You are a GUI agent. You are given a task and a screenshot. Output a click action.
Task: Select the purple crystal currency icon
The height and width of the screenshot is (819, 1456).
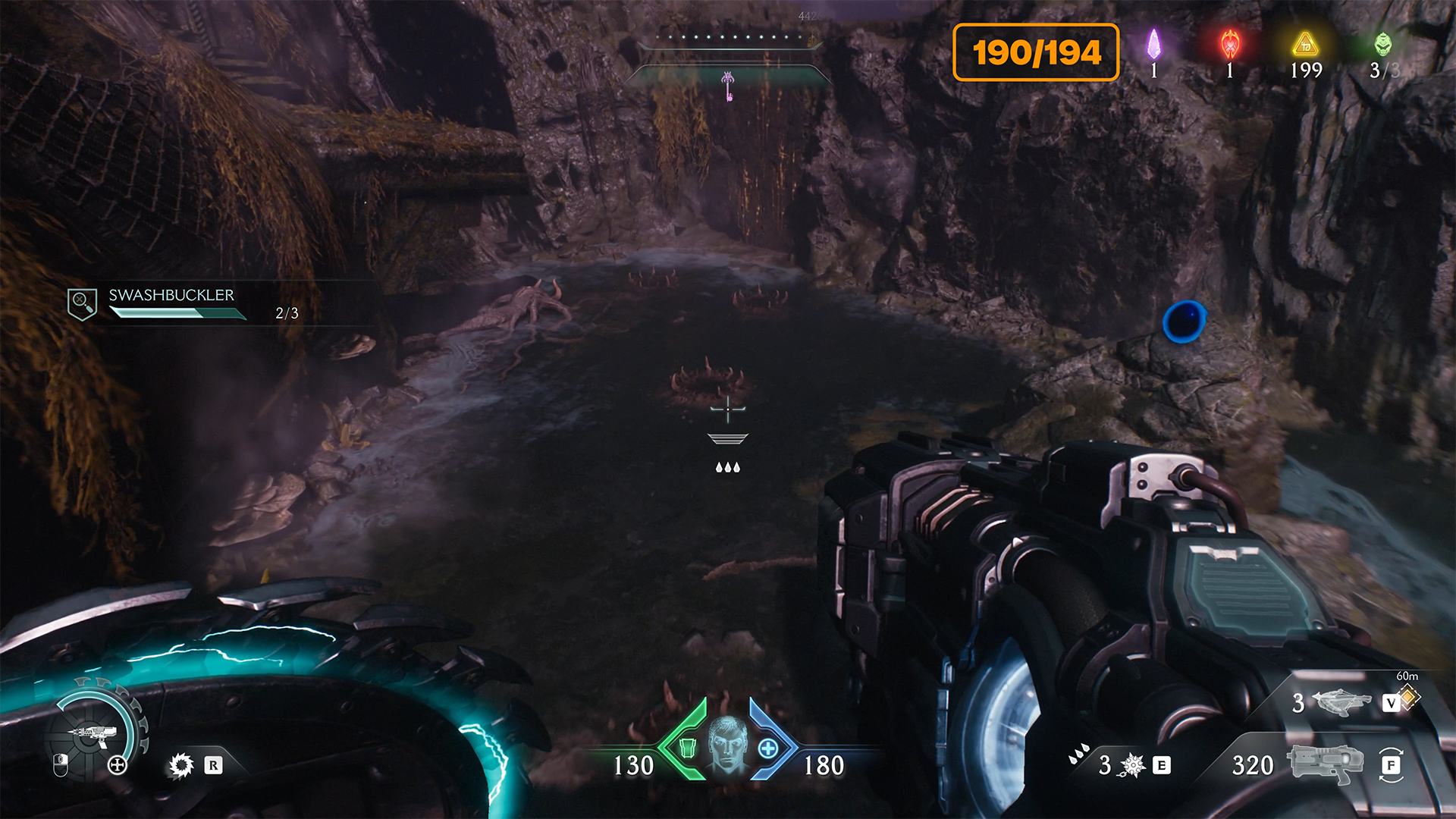1153,45
